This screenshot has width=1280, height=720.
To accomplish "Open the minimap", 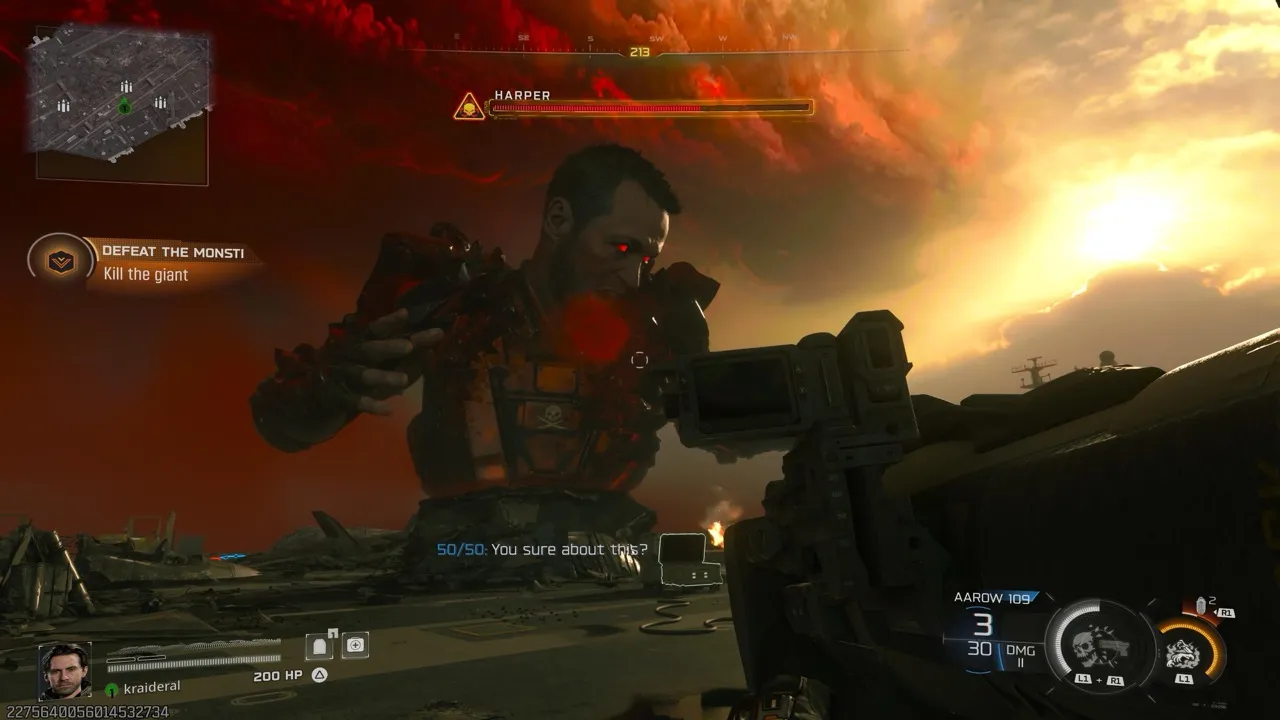I will tap(122, 104).
